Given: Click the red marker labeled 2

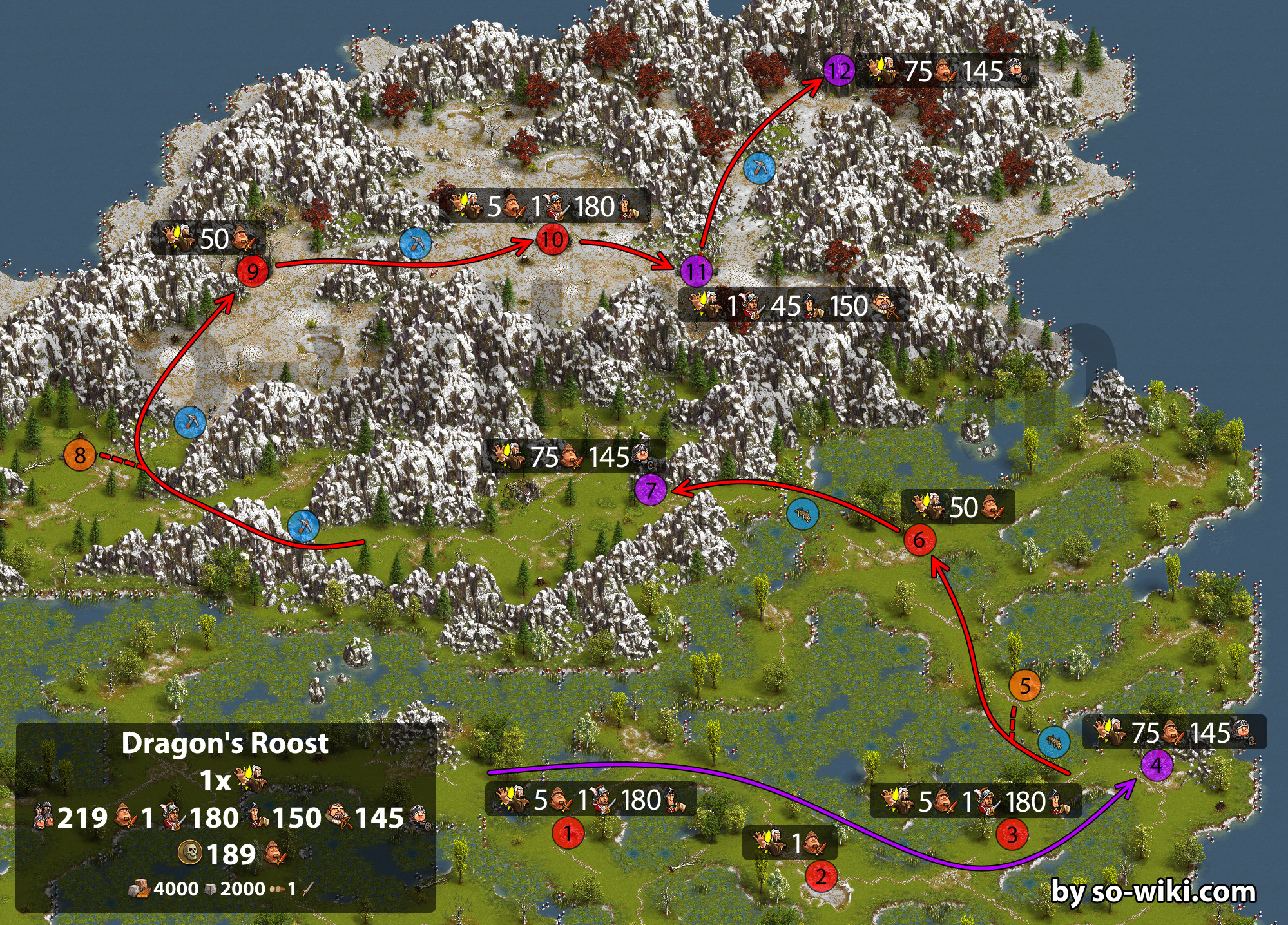Looking at the screenshot, I should (821, 876).
